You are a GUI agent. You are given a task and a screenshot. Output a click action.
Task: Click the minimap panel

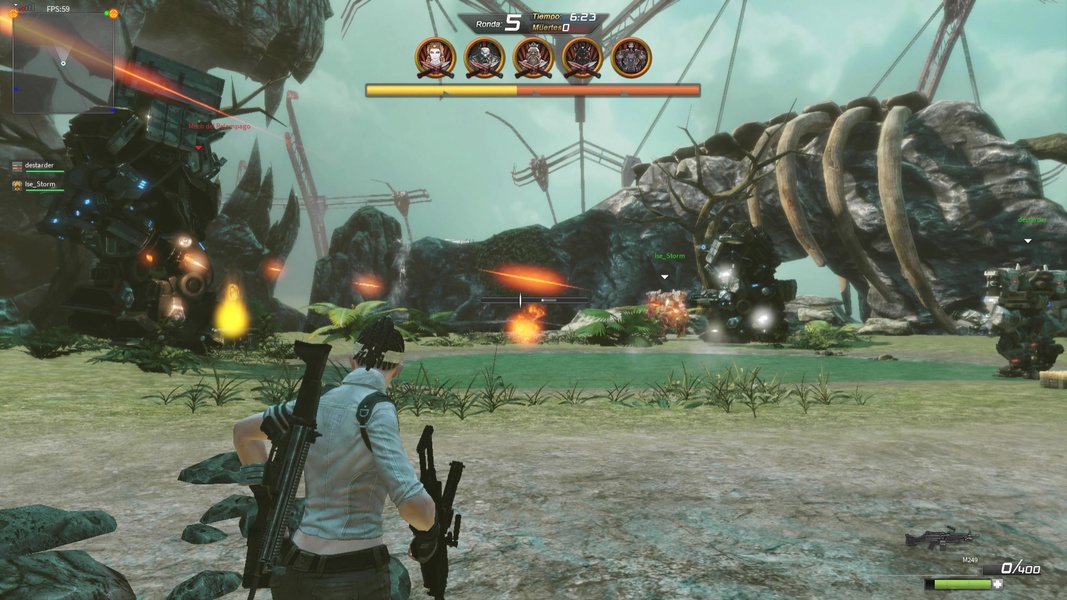coord(62,62)
